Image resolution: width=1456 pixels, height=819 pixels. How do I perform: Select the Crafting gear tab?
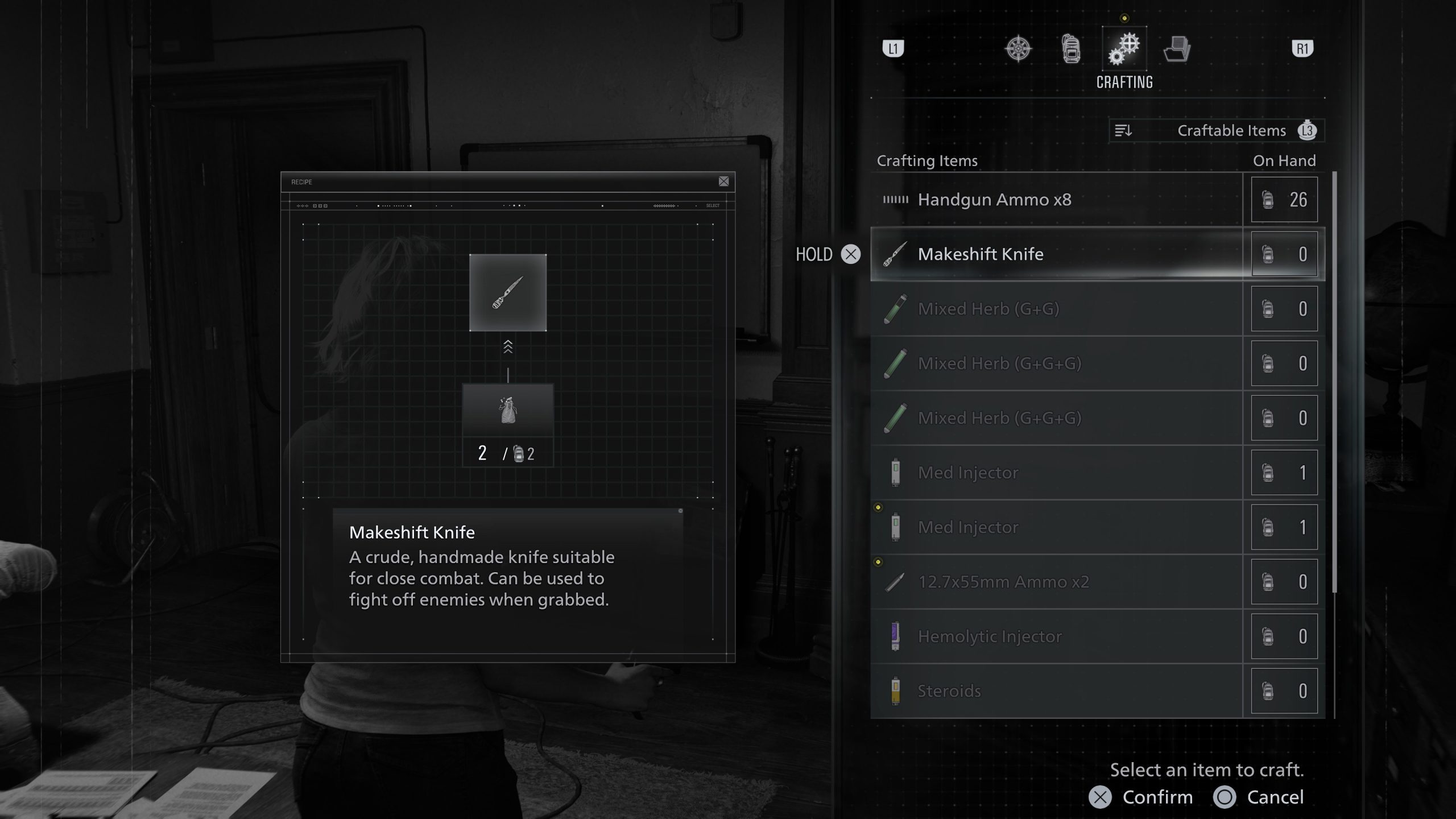[x=1123, y=48]
